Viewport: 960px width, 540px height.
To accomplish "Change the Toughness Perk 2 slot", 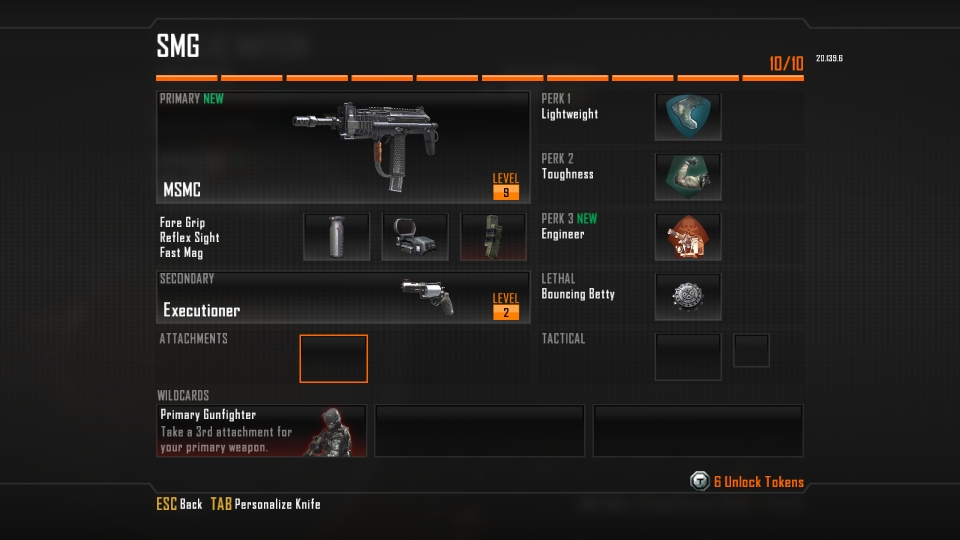I will (688, 177).
